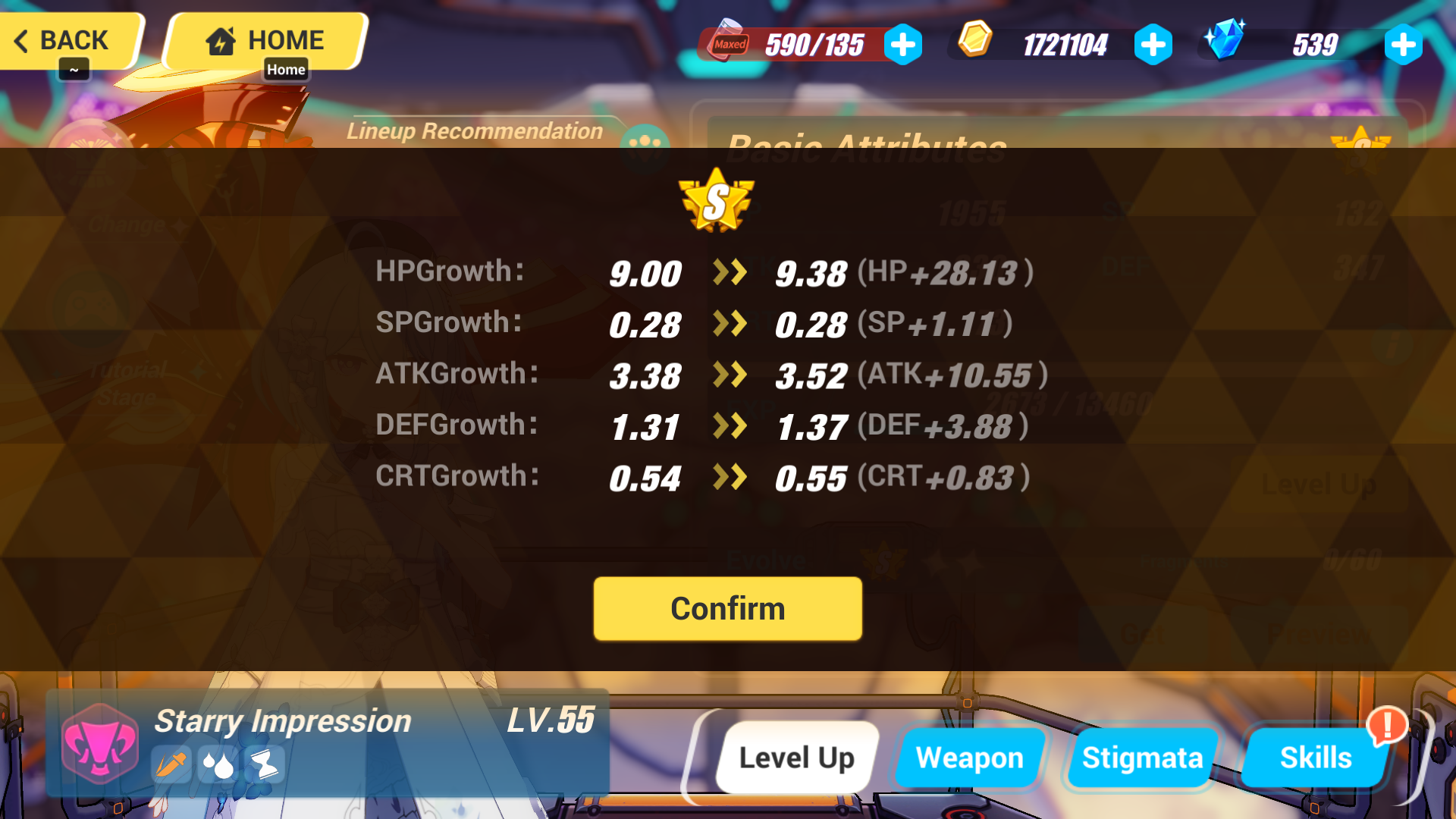Click the plus beside the coin total 1721104
The width and height of the screenshot is (1456, 819).
click(x=1153, y=44)
